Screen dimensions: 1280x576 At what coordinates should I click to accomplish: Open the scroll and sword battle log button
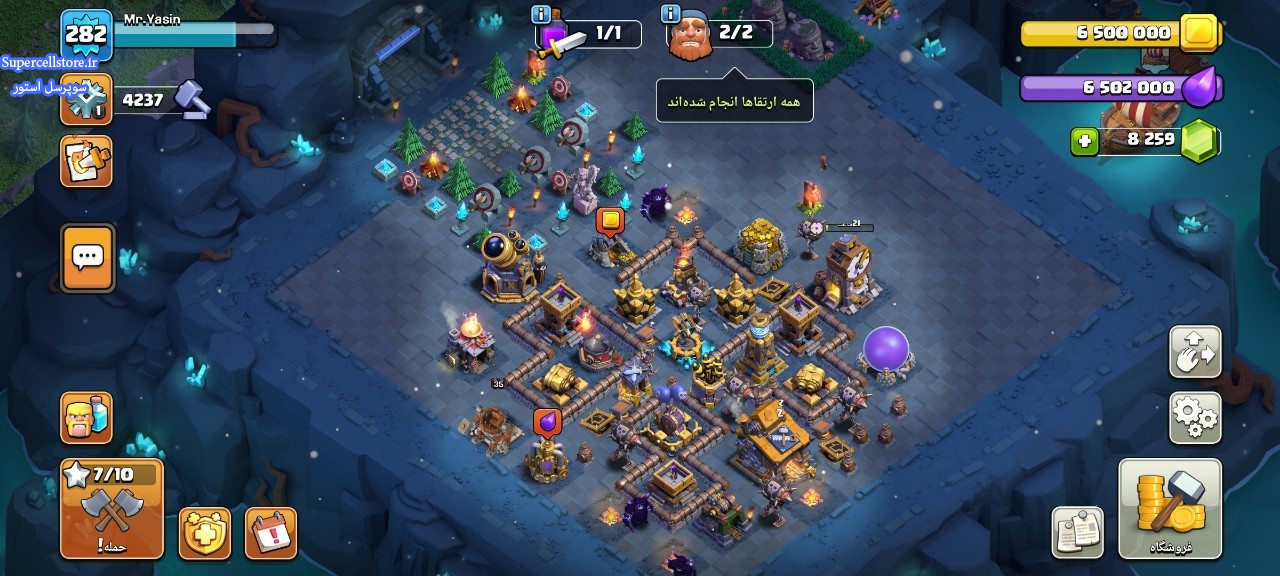[x=86, y=161]
